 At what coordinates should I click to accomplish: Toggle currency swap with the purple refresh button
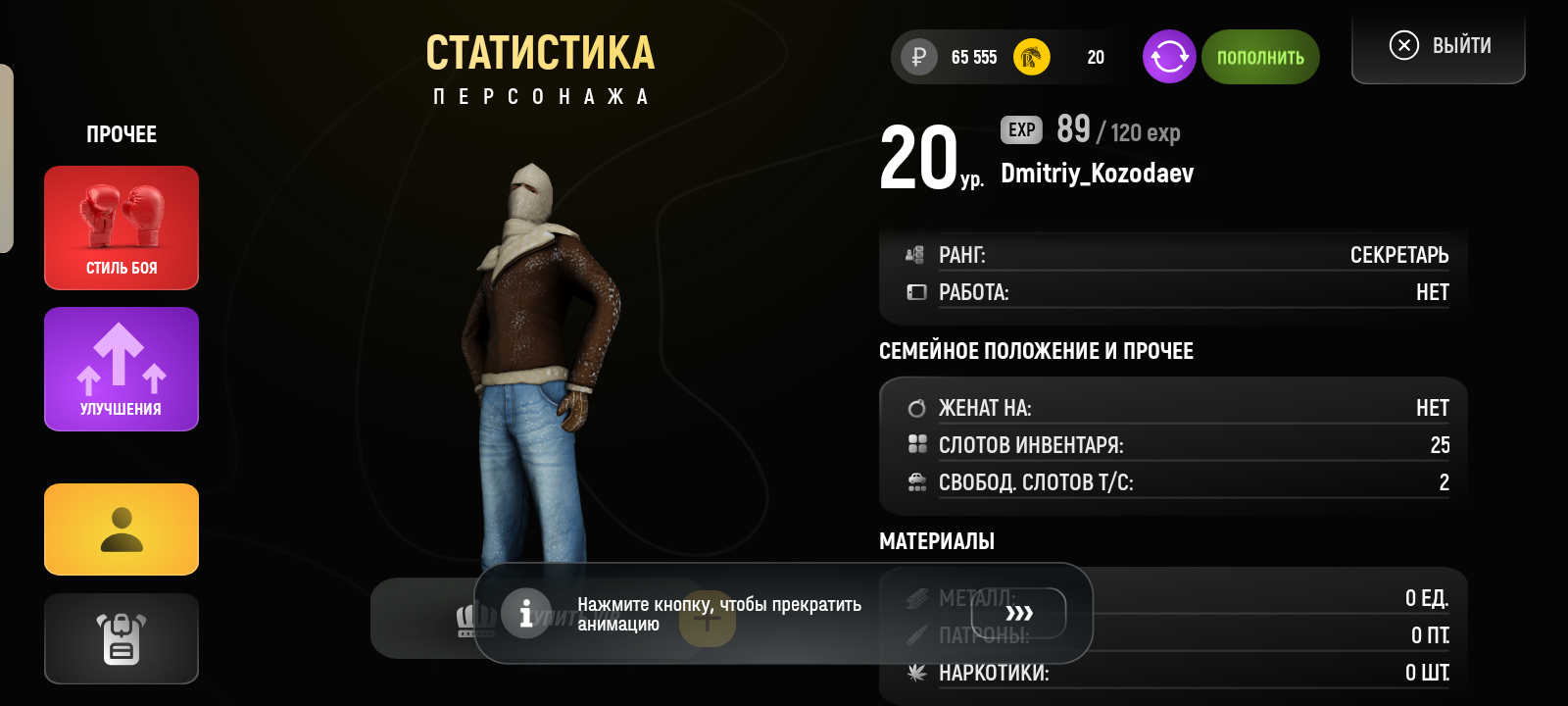point(1168,57)
